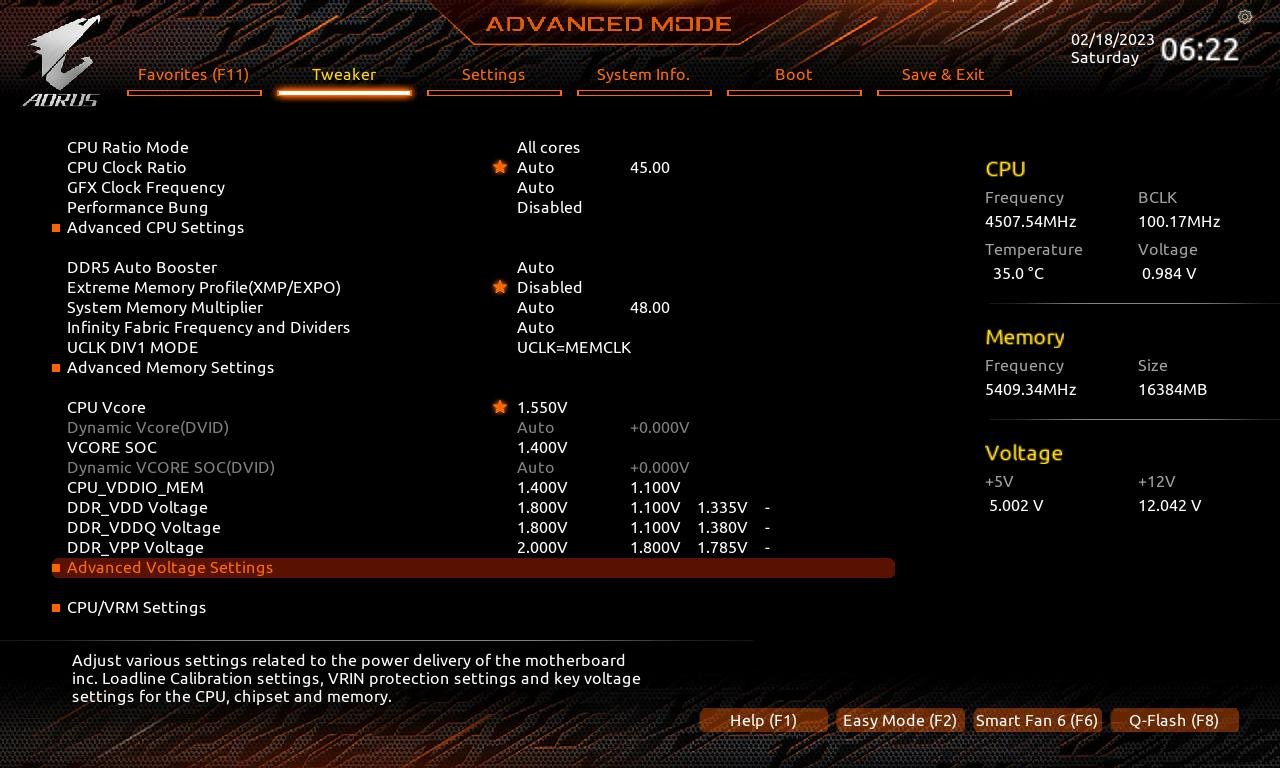
Task: Click the orange marker beside Advanced Memory Settings
Action: (56, 368)
